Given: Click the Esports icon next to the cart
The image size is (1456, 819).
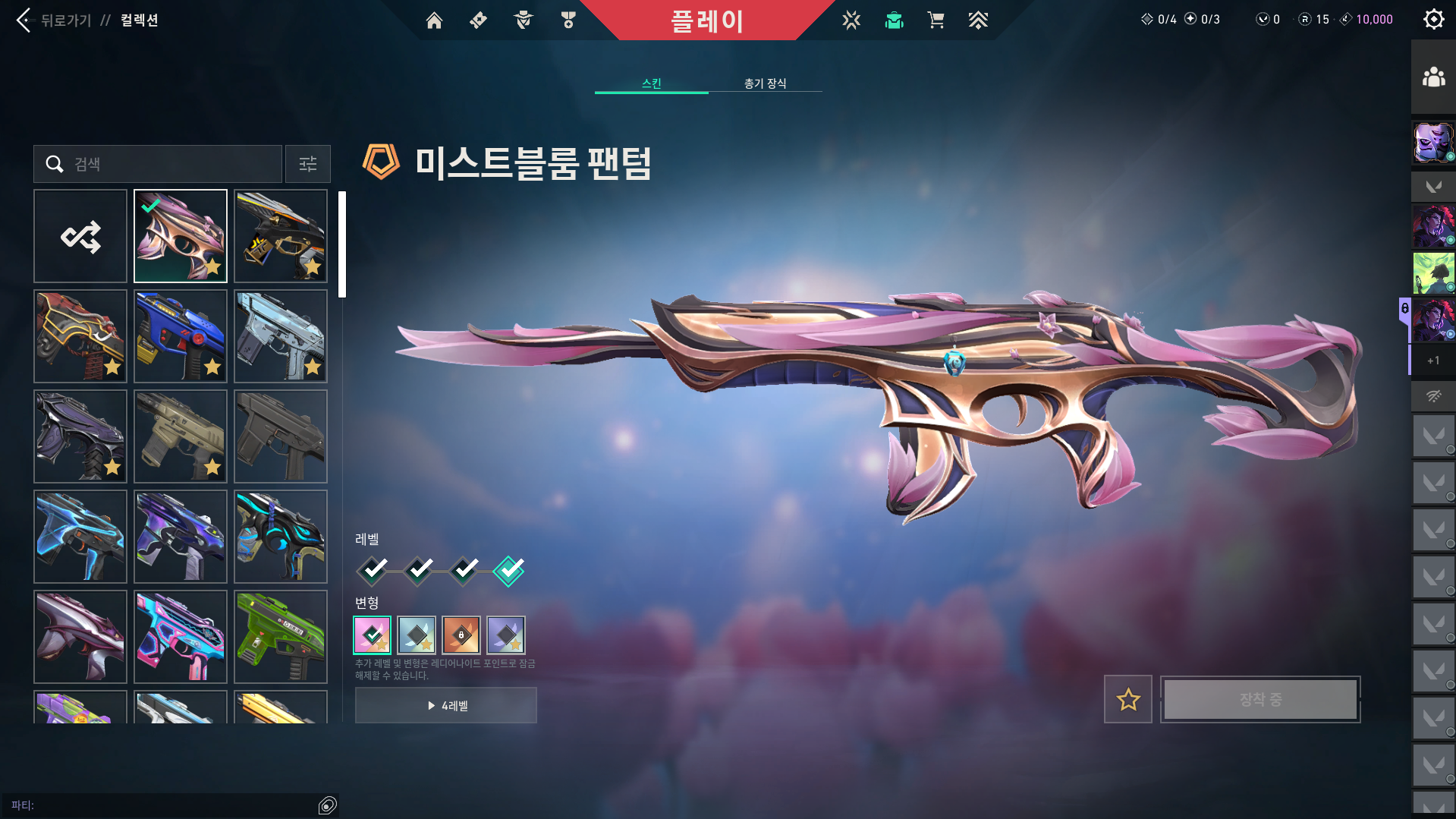Looking at the screenshot, I should [978, 20].
